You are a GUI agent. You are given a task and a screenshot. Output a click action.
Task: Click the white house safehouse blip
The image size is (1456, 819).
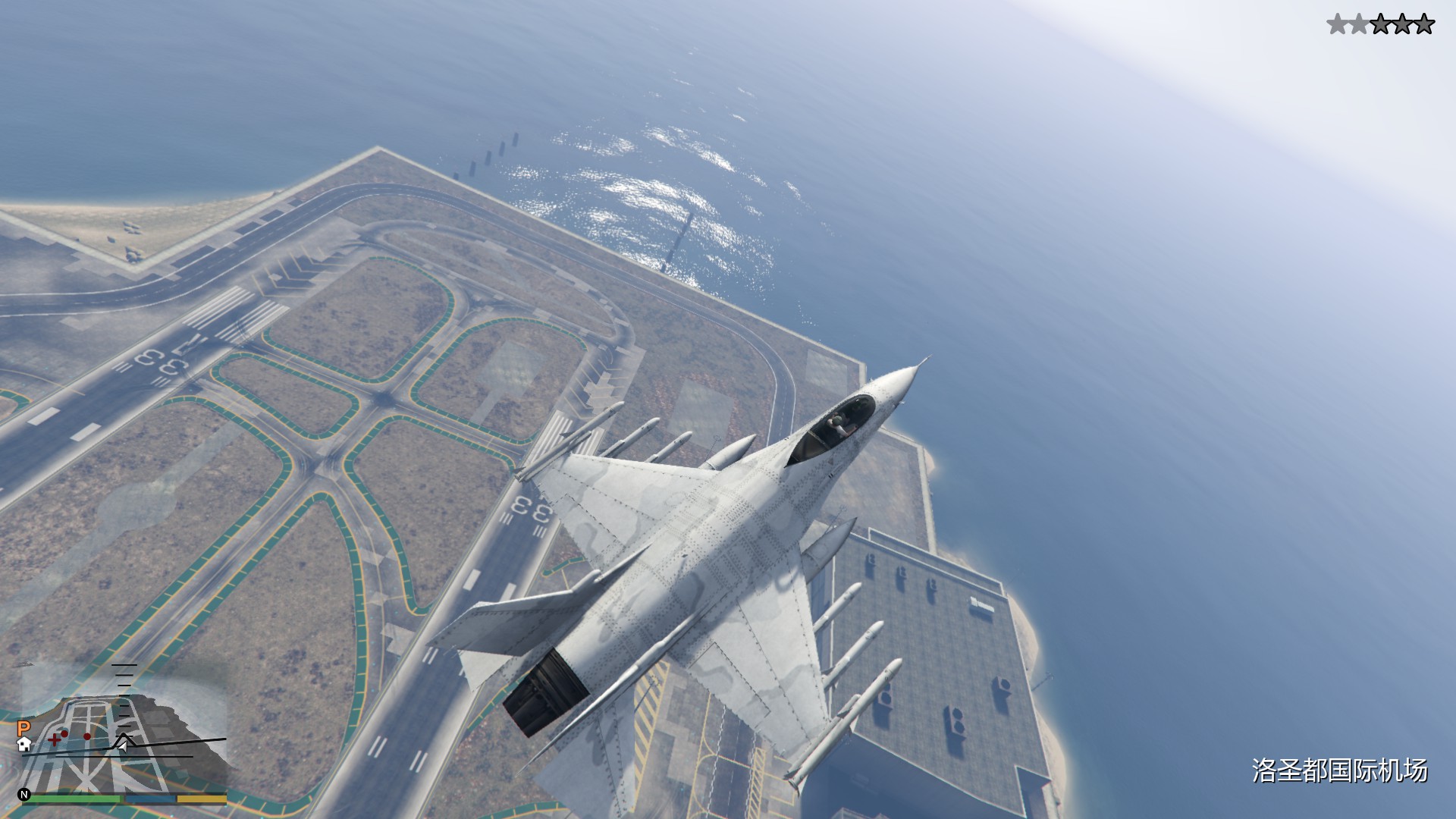click(24, 744)
